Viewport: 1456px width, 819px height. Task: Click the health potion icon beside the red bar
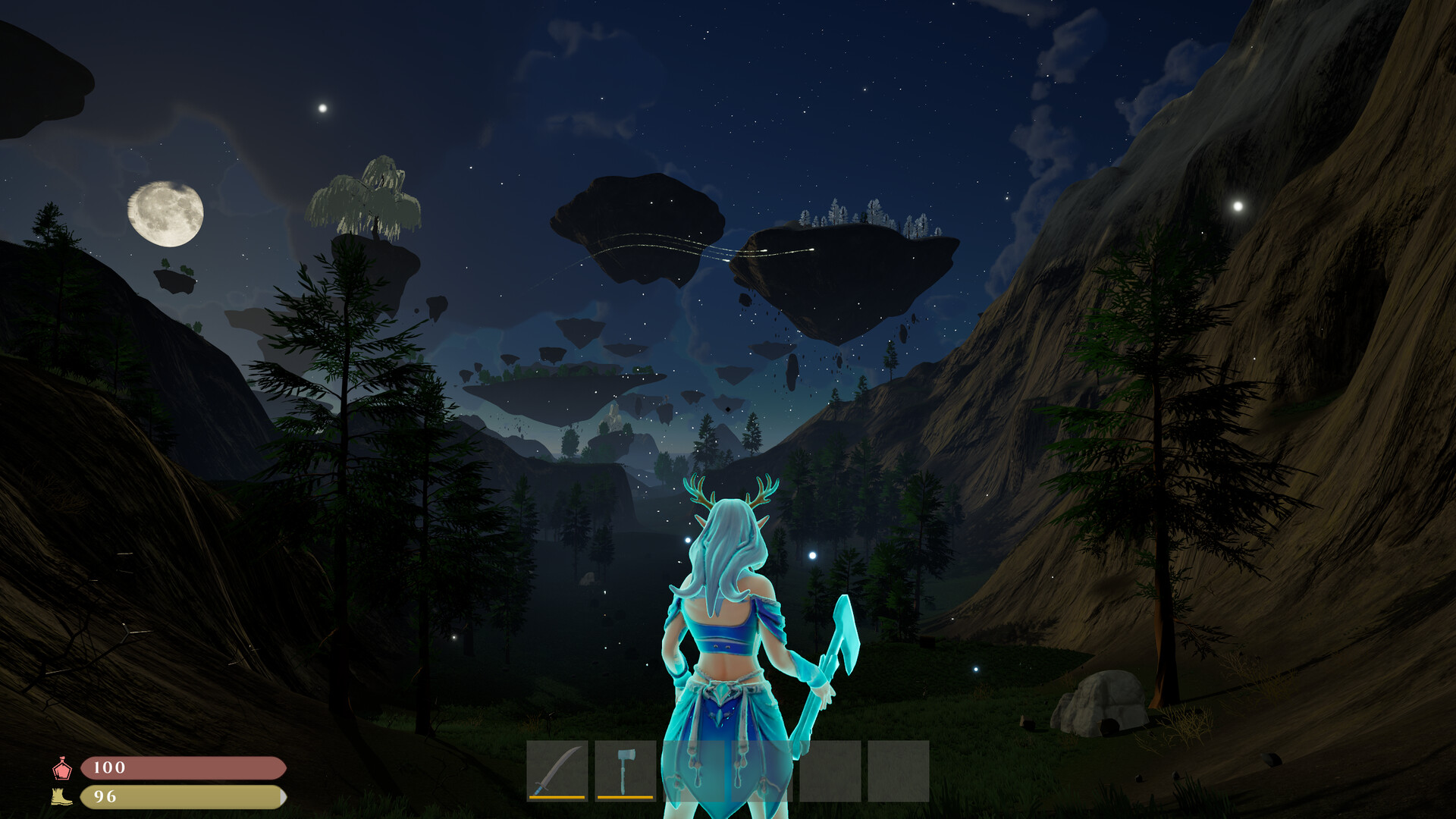(x=62, y=768)
